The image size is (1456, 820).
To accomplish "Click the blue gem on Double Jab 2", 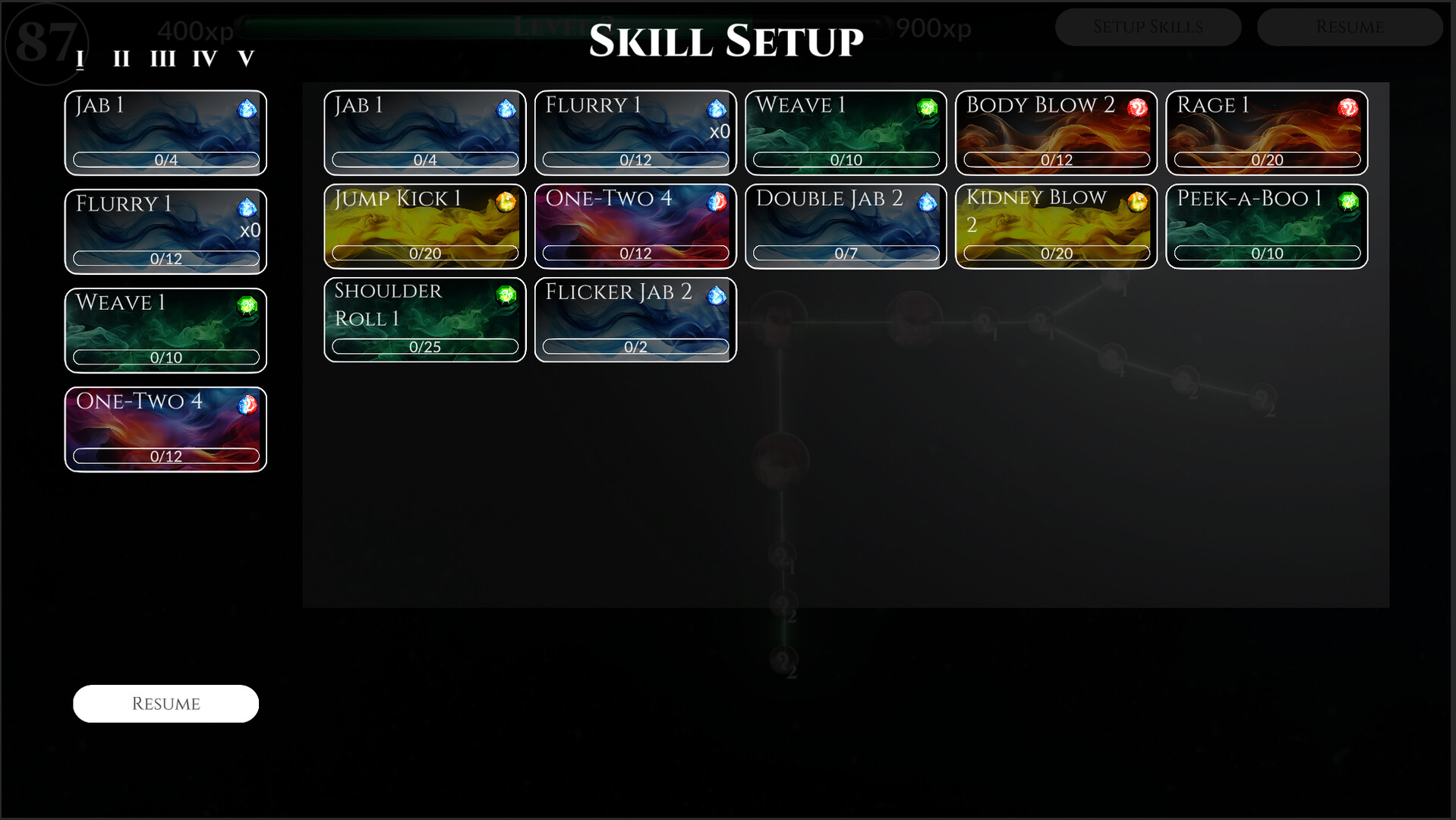I will (x=927, y=202).
